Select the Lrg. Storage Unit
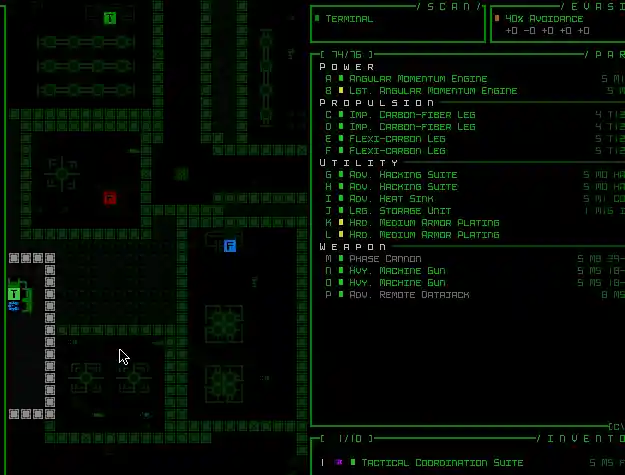 click(x=400, y=211)
